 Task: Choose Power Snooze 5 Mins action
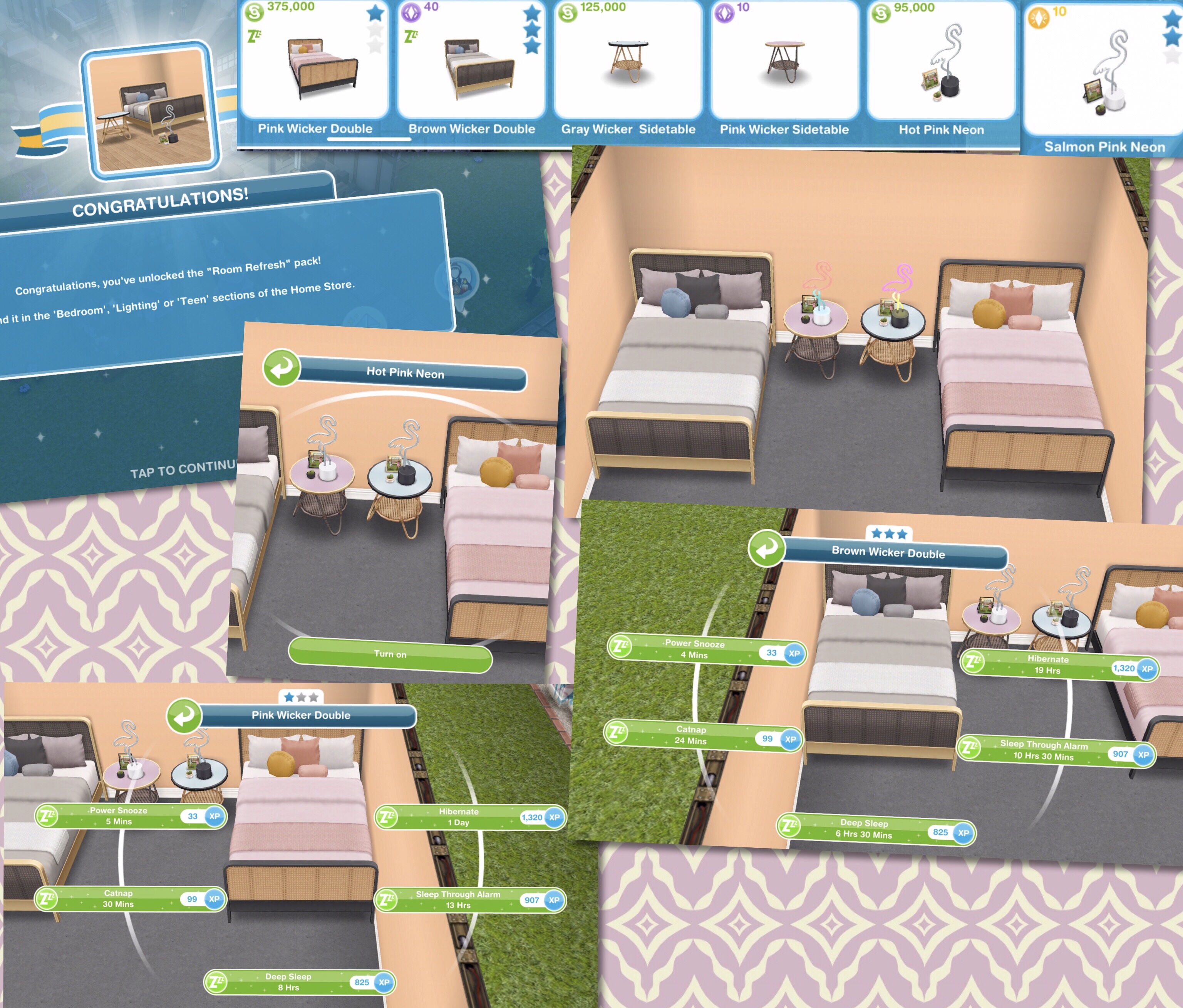130,816
